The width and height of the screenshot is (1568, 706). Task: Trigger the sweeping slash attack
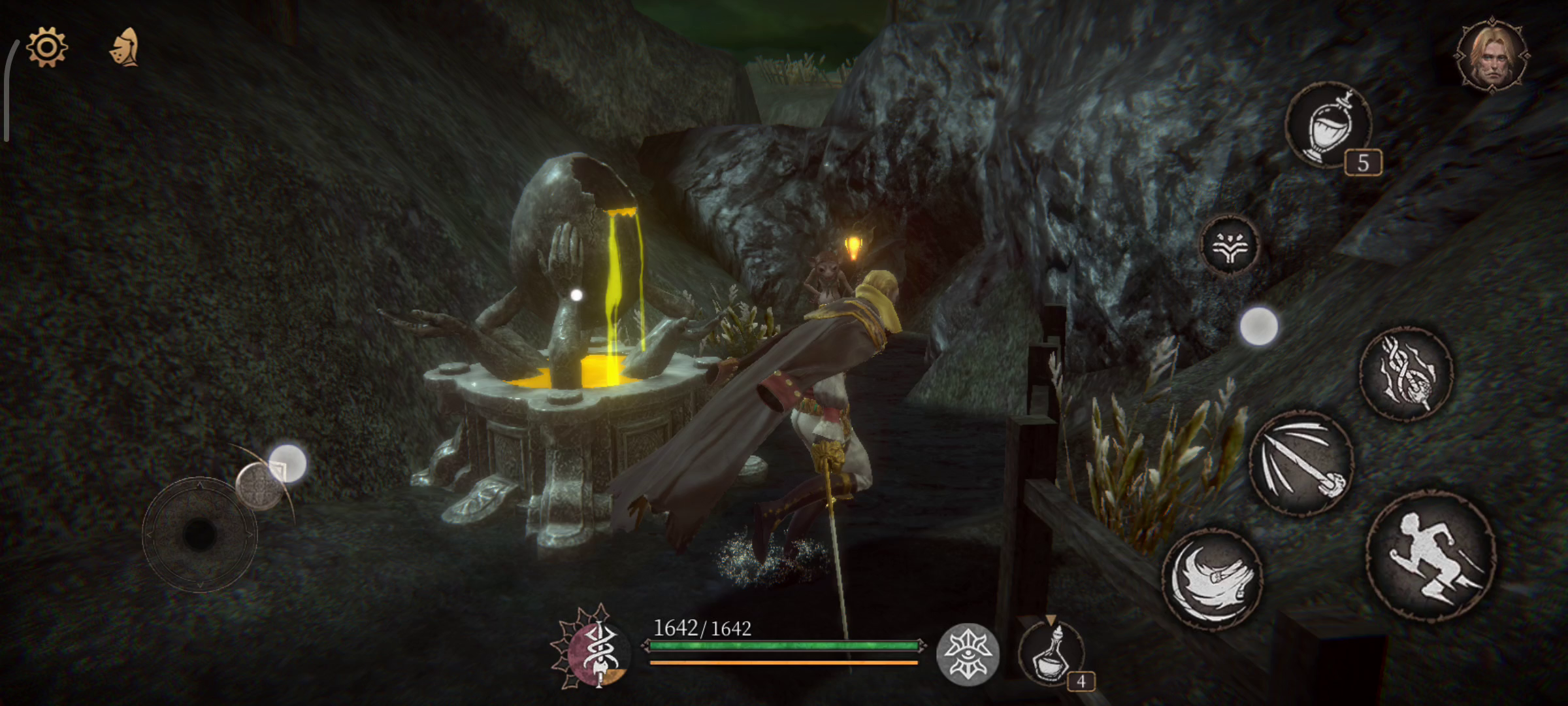1213,580
